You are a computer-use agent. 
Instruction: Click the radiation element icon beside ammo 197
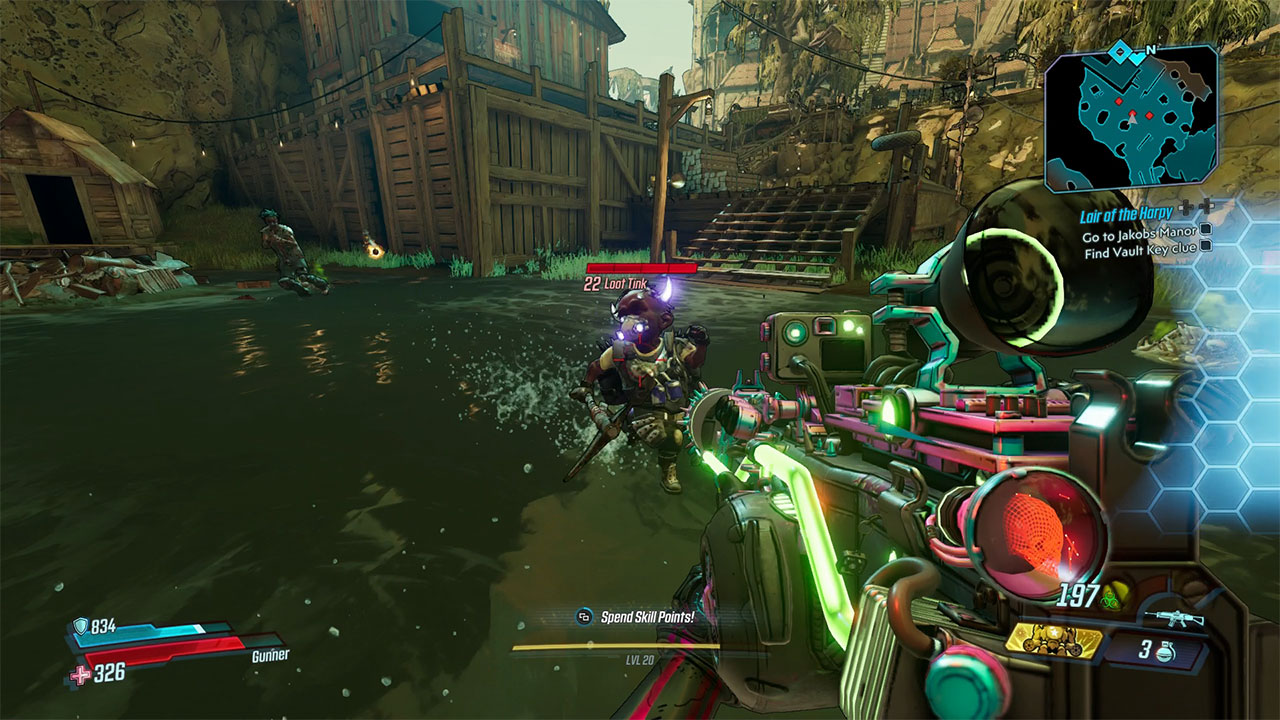[1110, 600]
